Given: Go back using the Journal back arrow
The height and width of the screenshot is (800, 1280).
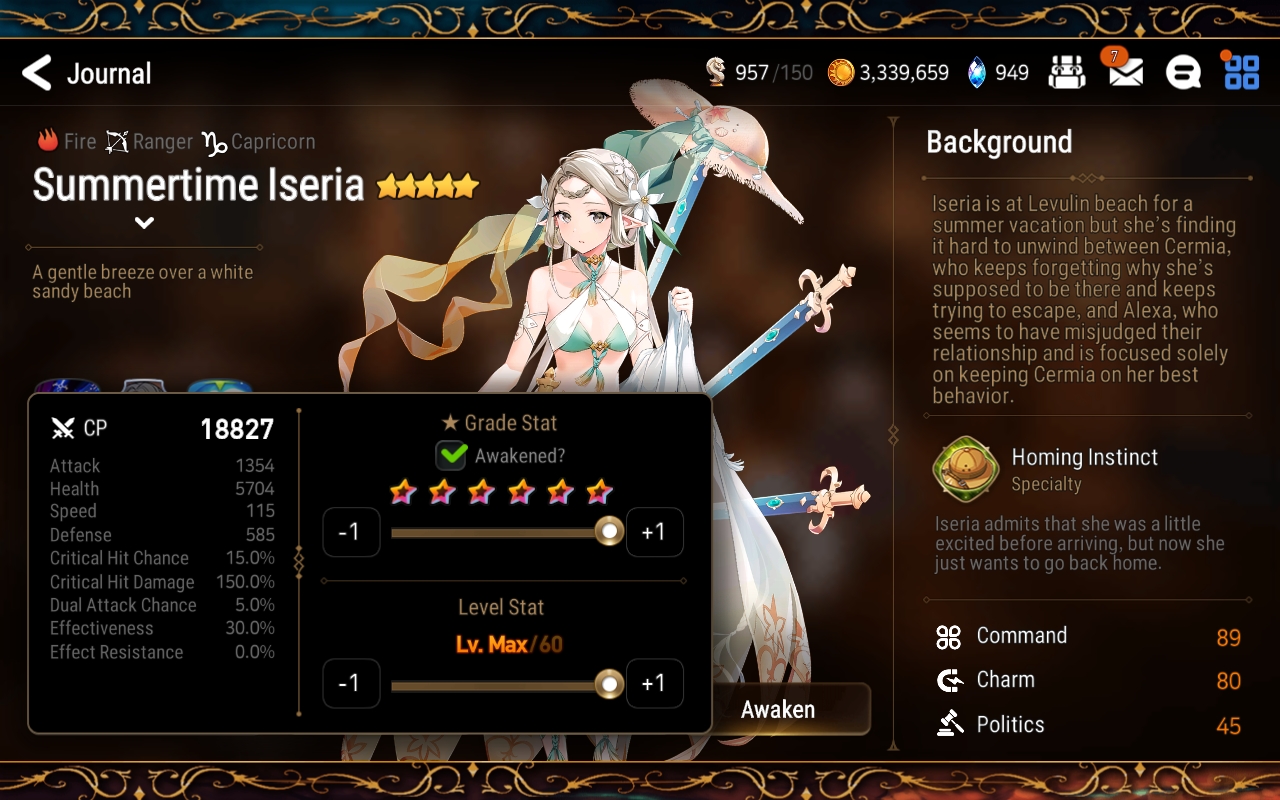Looking at the screenshot, I should [x=37, y=72].
